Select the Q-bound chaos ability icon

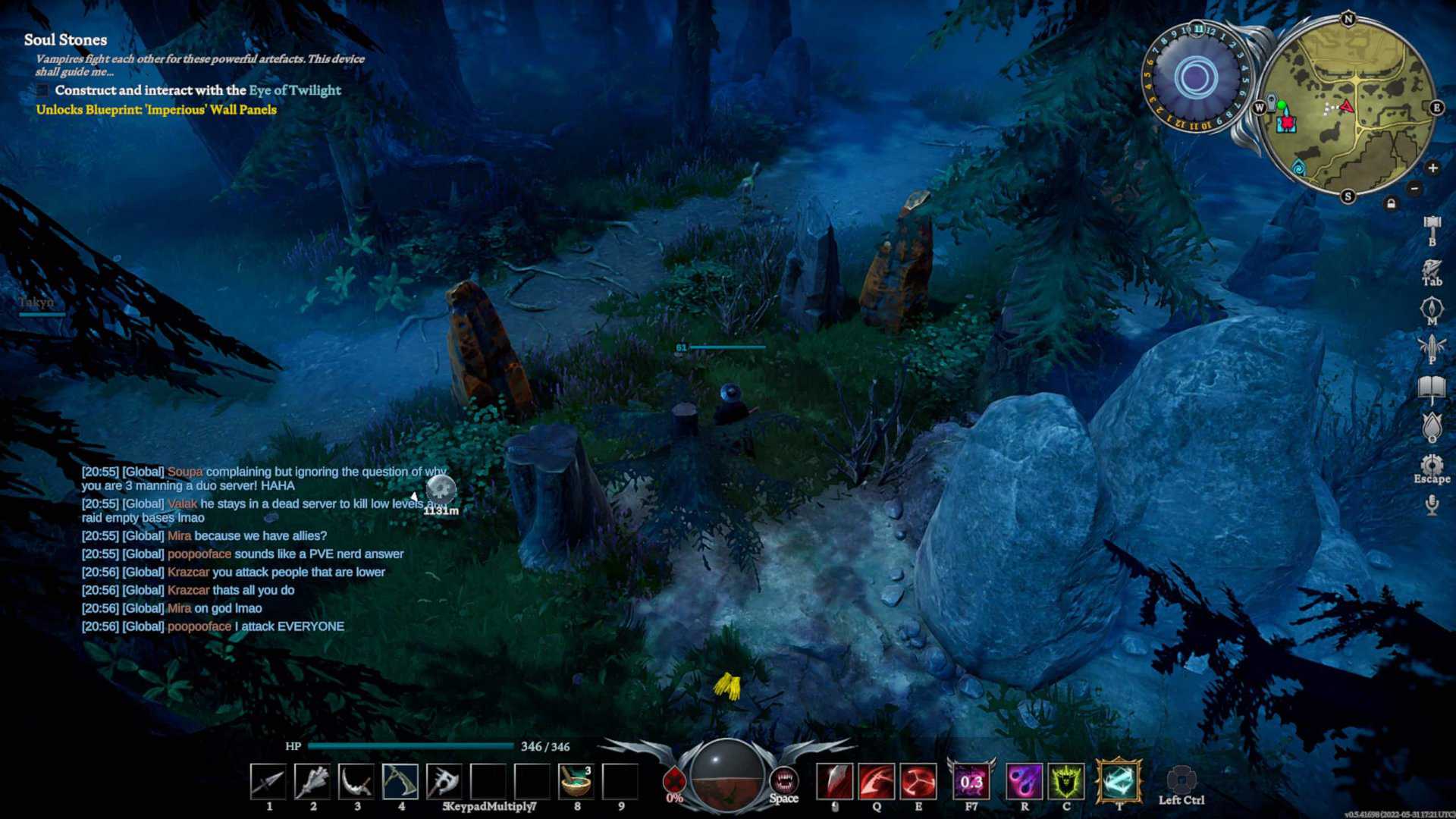pyautogui.click(x=877, y=780)
